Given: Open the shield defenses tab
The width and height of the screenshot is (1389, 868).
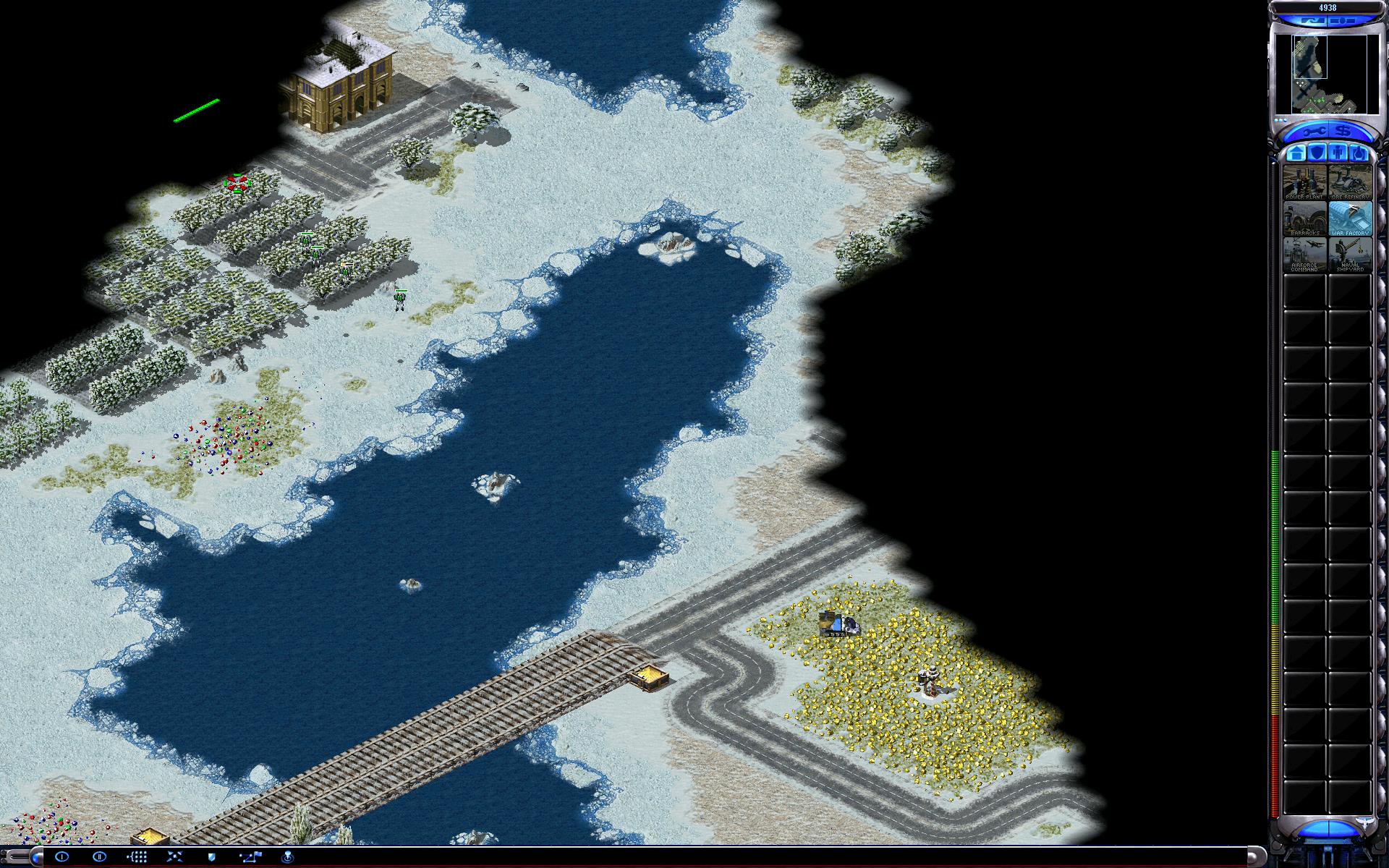Looking at the screenshot, I should click(x=1317, y=153).
